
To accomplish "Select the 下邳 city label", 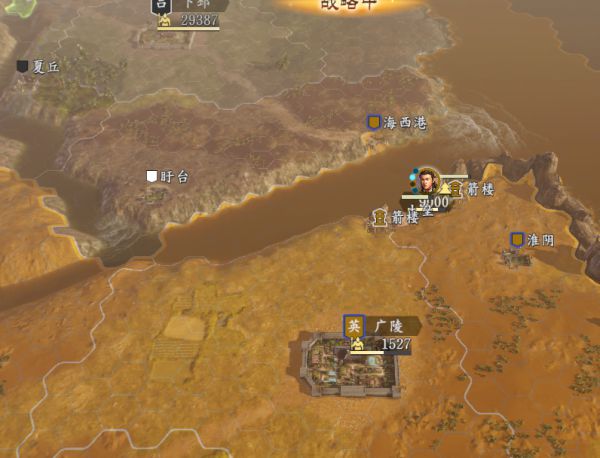I will click(x=199, y=5).
